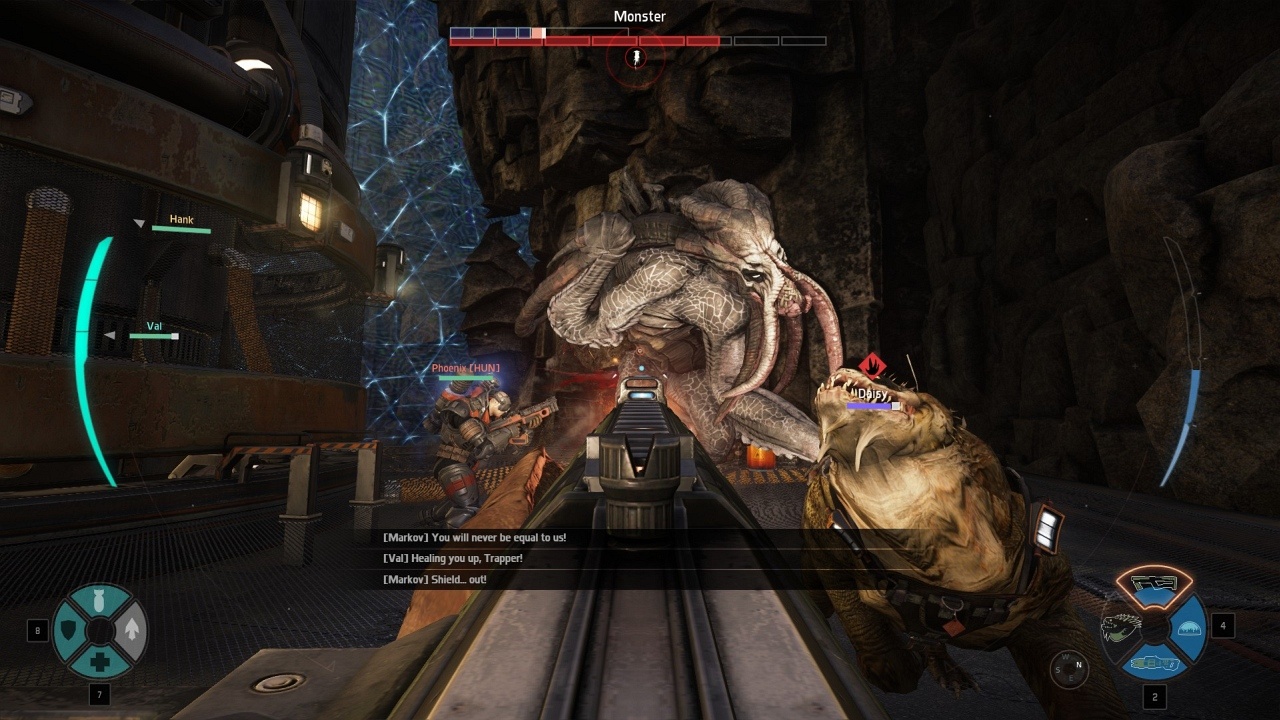
Task: Select the grey arrowhead on the team wheel
Action: (132, 631)
